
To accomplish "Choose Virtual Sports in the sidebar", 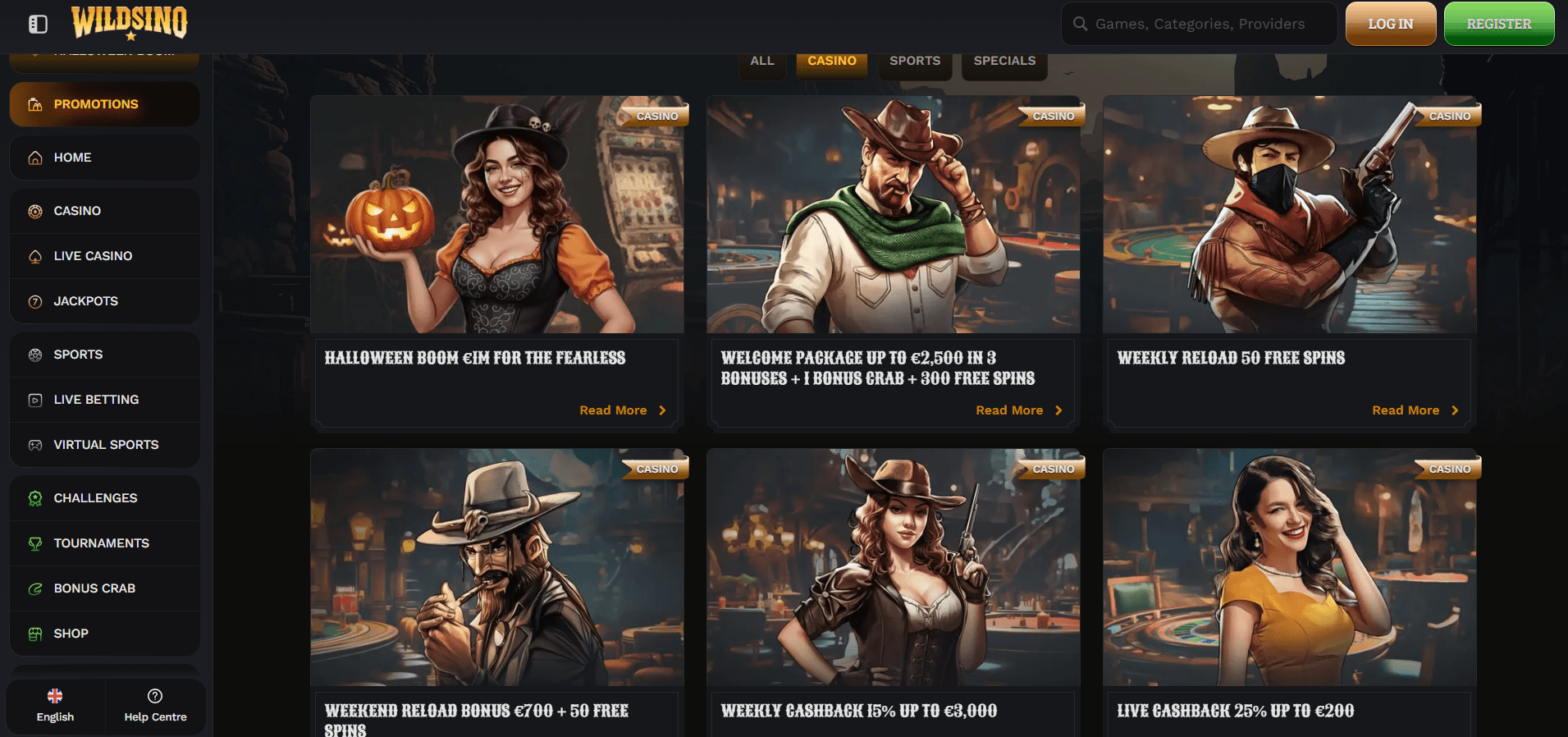I will click(x=104, y=445).
